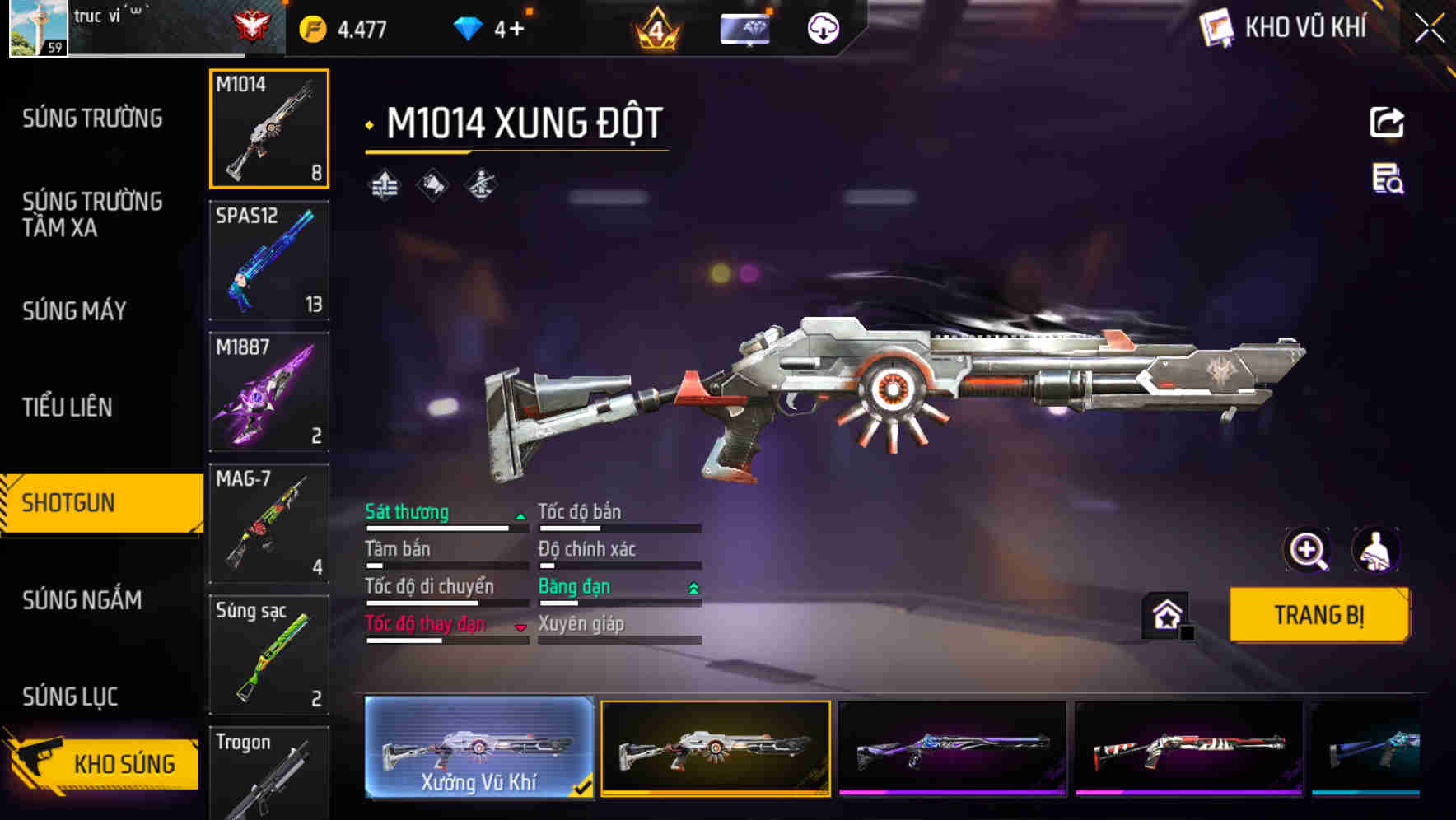
Task: Select the SPAS12 weapon slot
Action: pos(269,260)
